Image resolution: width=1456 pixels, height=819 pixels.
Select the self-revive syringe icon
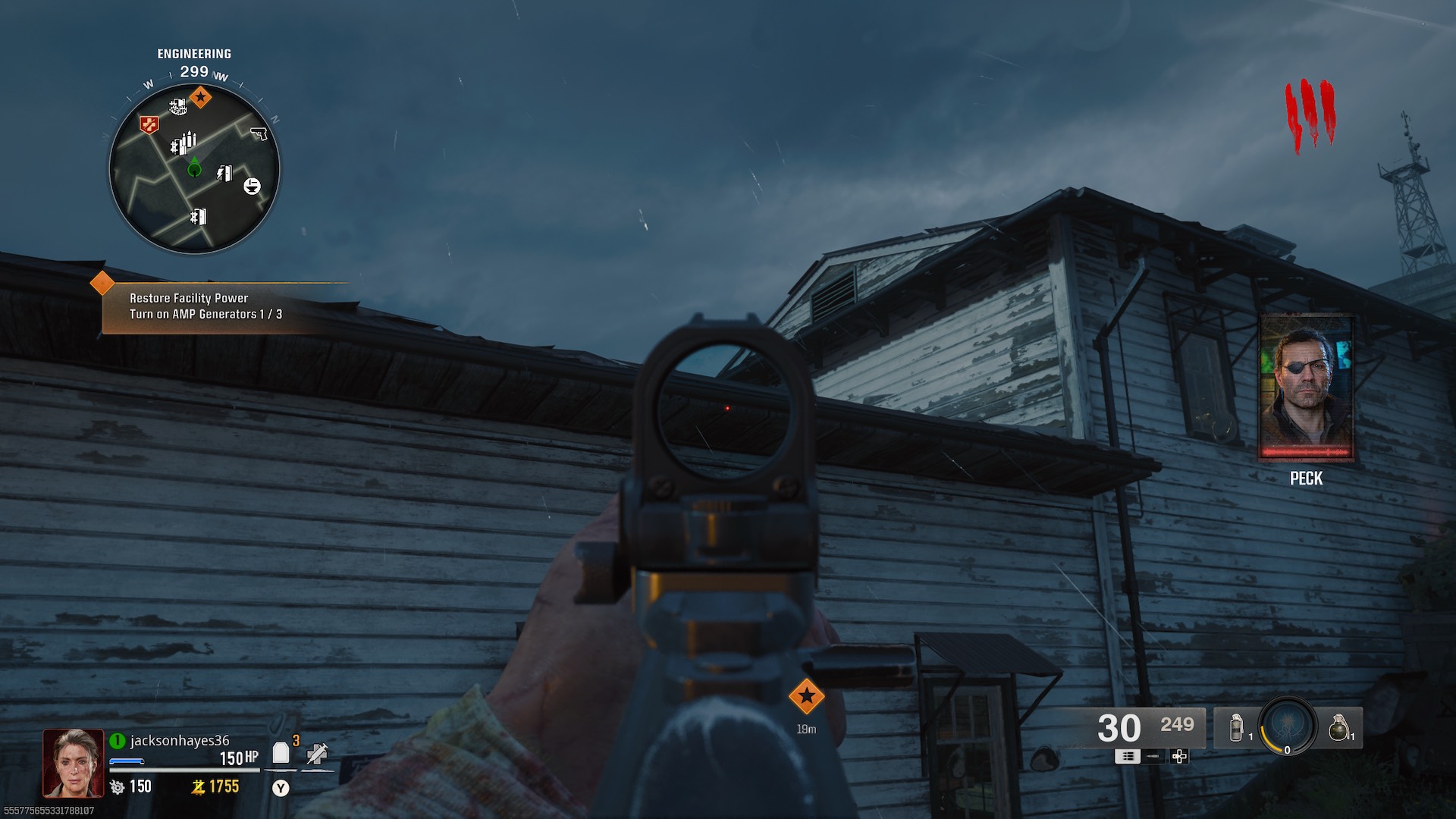(318, 753)
